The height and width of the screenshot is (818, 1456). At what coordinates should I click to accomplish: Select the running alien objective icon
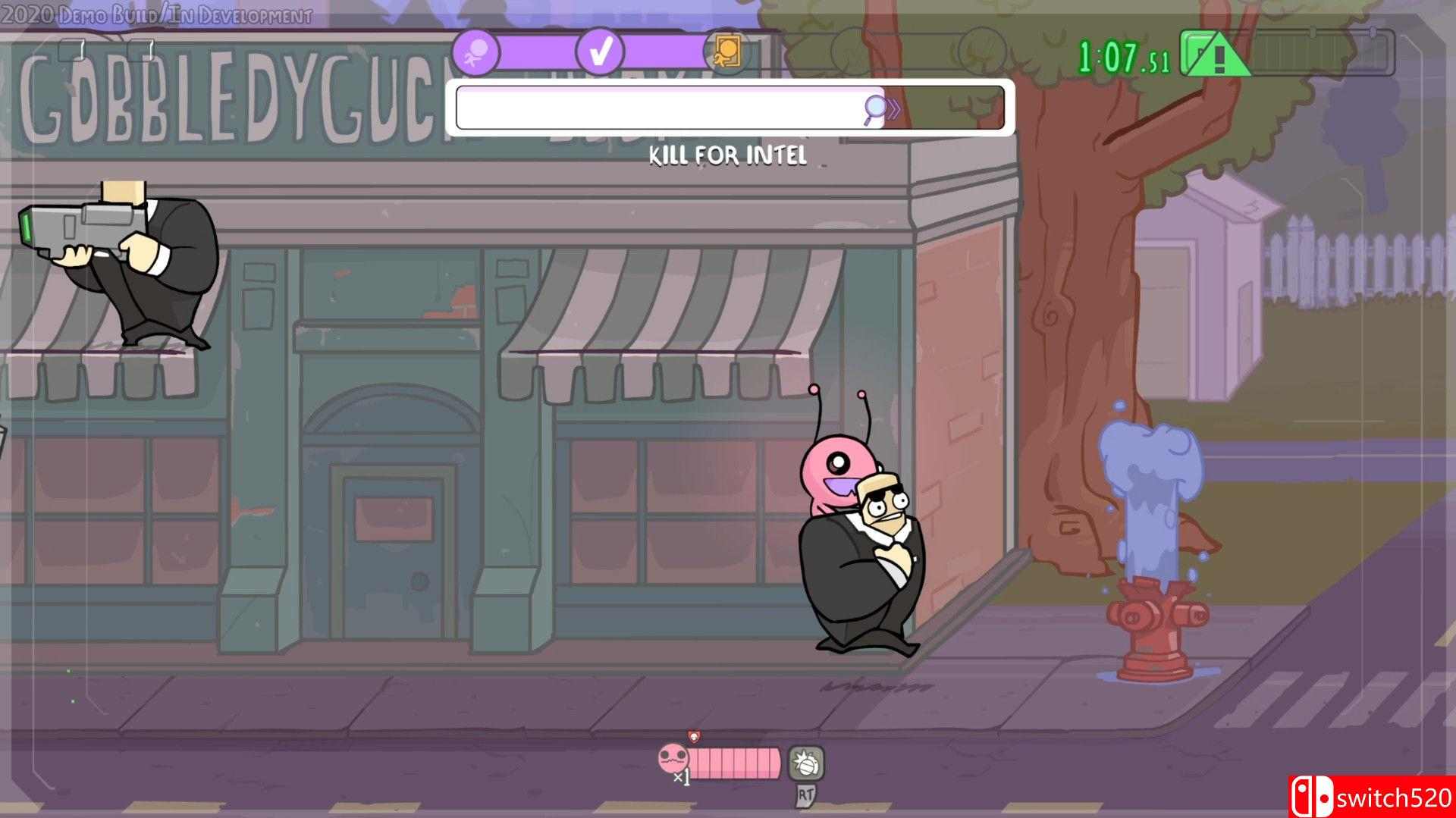coord(476,52)
